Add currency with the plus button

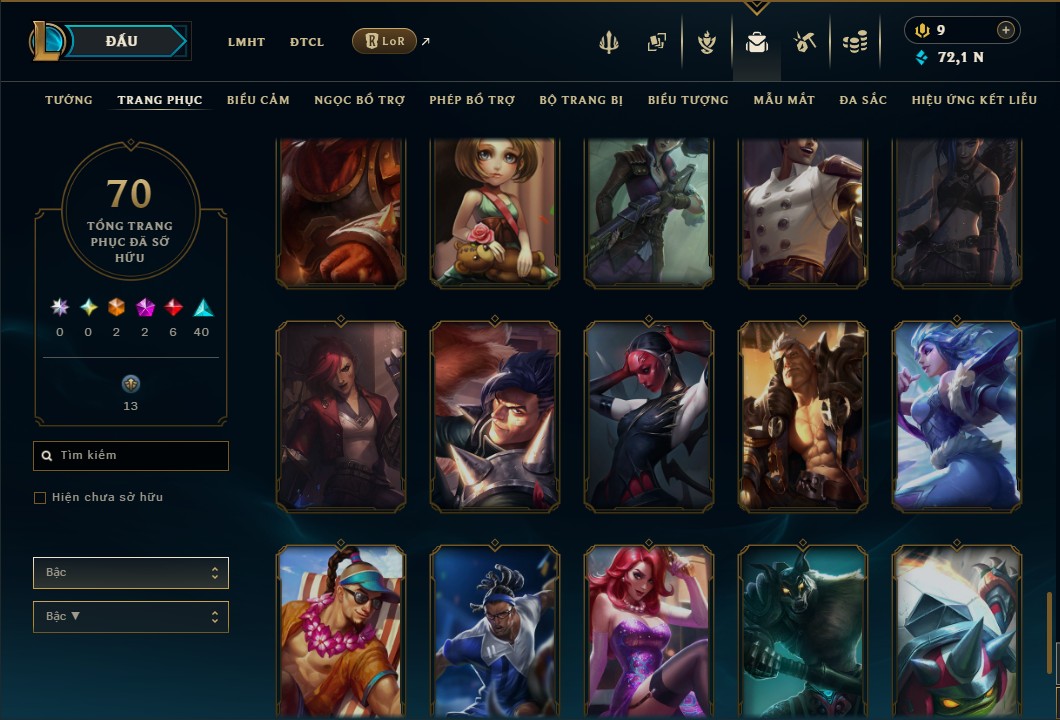pyautogui.click(x=1006, y=30)
